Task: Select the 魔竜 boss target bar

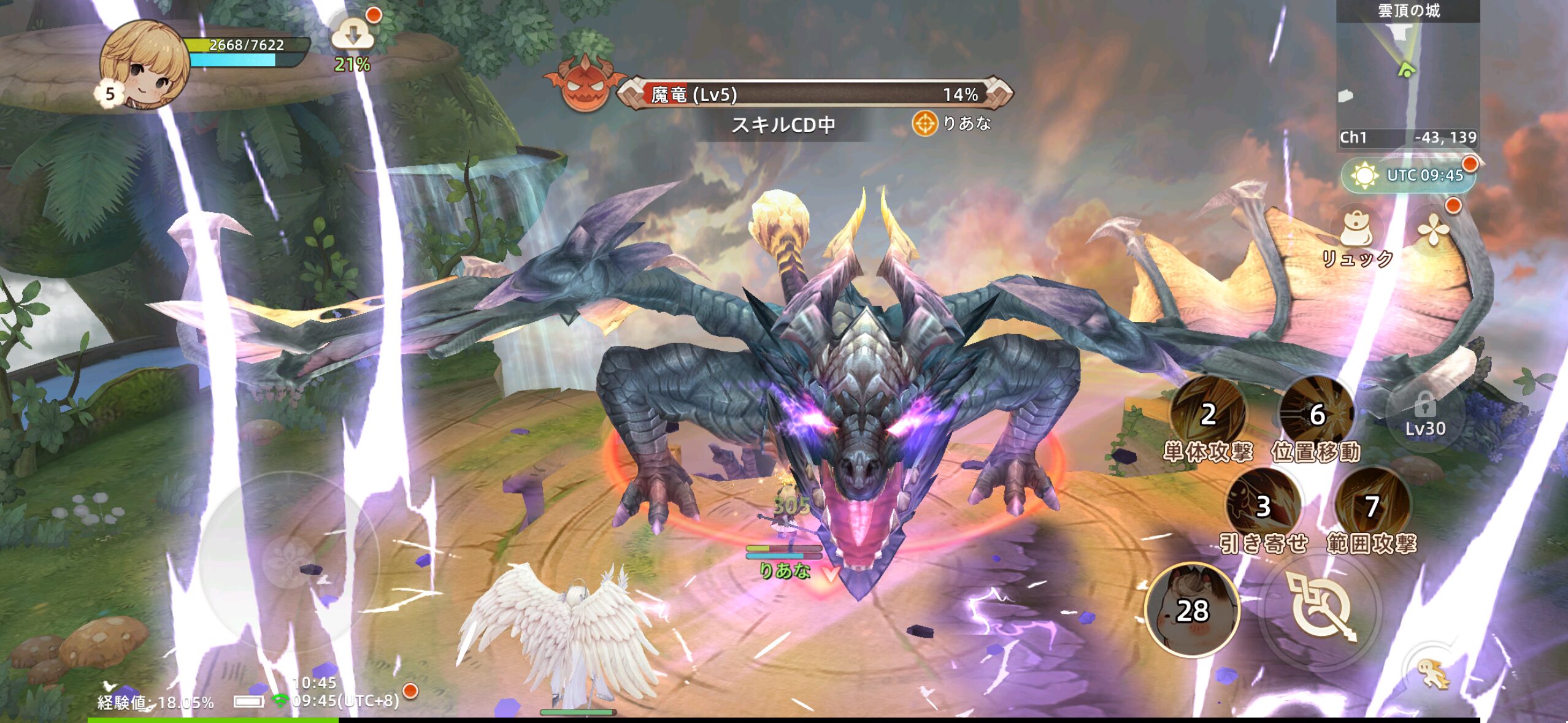Action: (814, 94)
